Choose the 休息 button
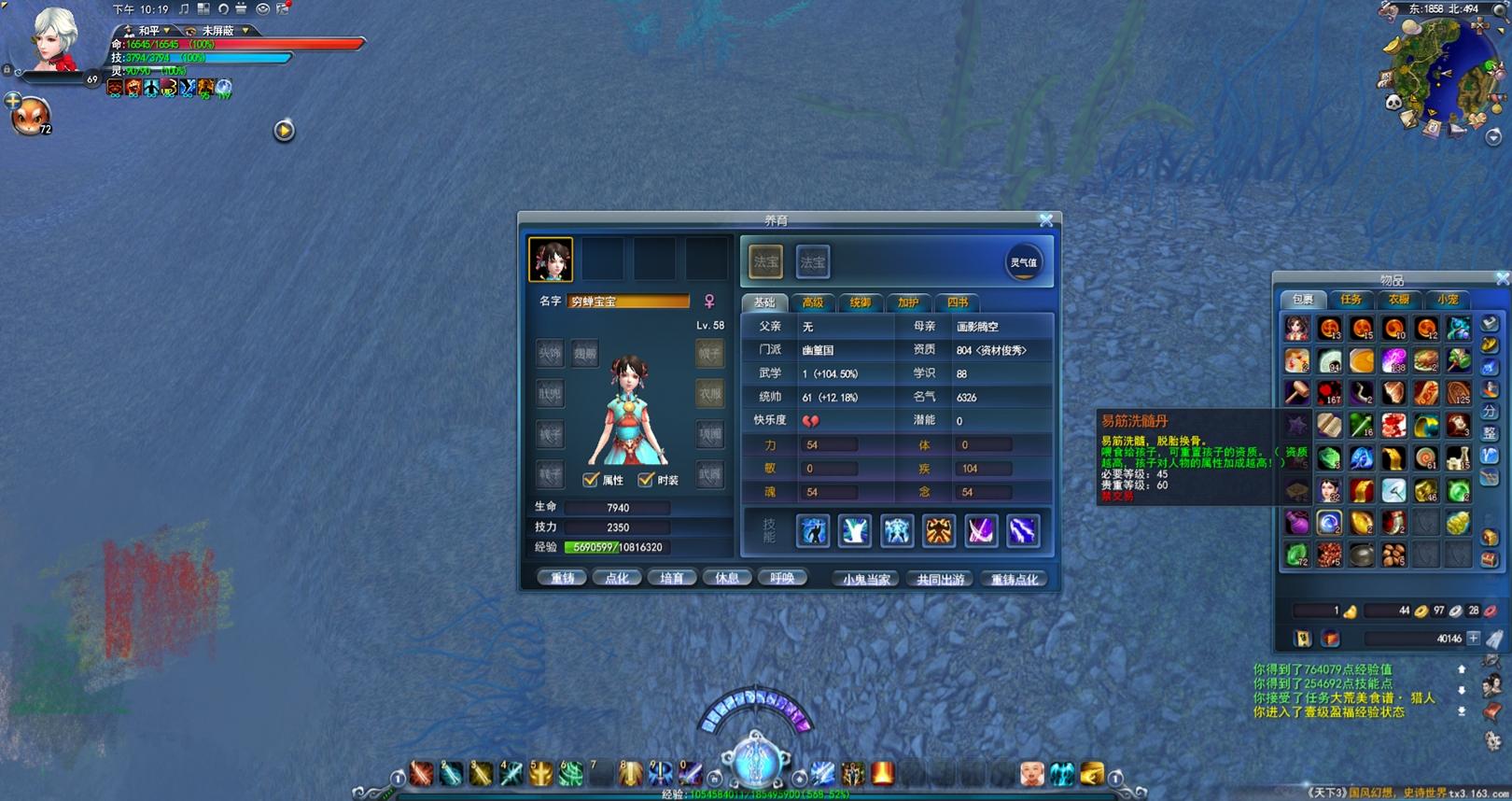The width and height of the screenshot is (1512, 801). (727, 578)
